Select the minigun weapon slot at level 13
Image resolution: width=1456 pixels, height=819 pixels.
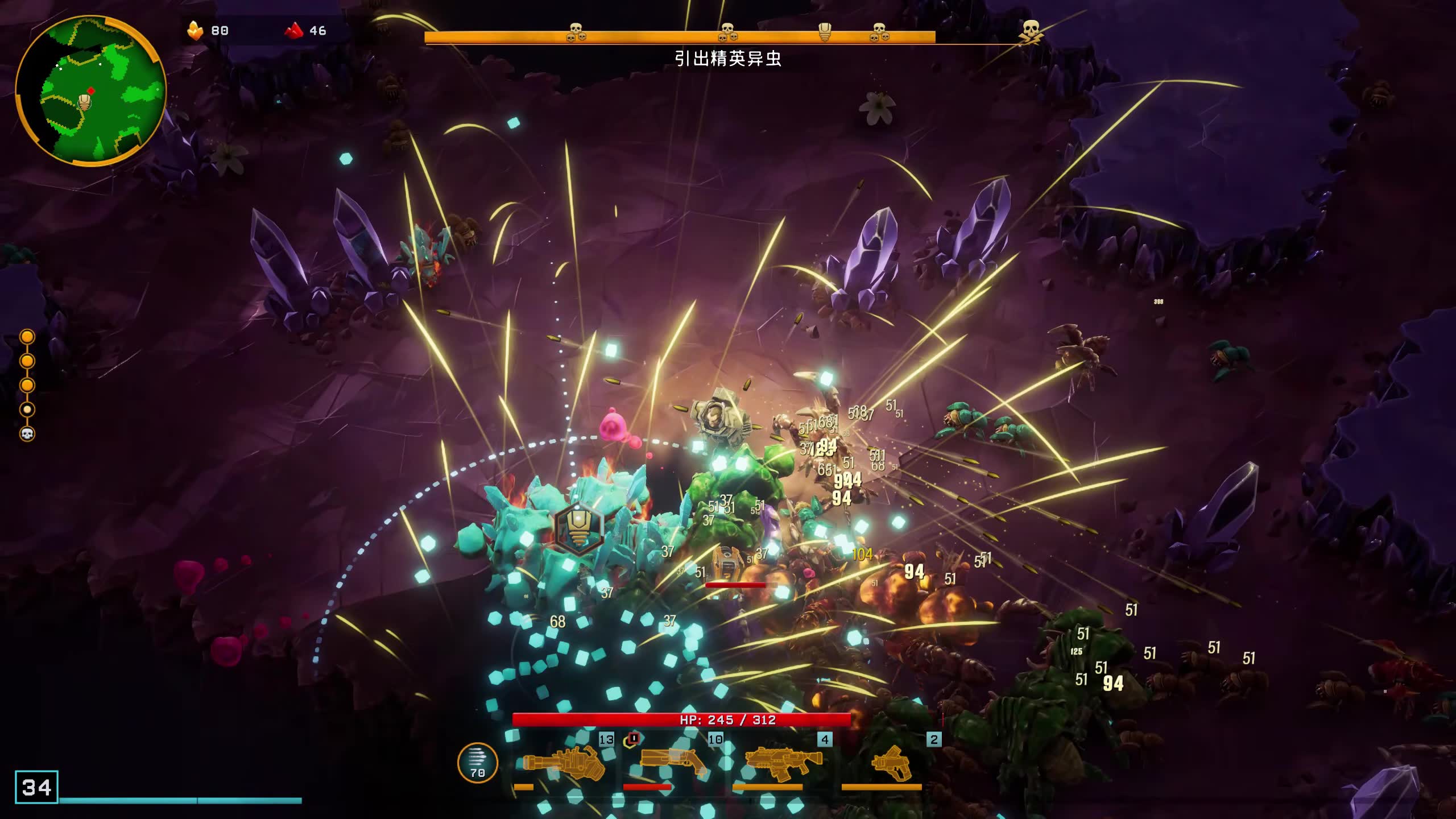pyautogui.click(x=563, y=763)
